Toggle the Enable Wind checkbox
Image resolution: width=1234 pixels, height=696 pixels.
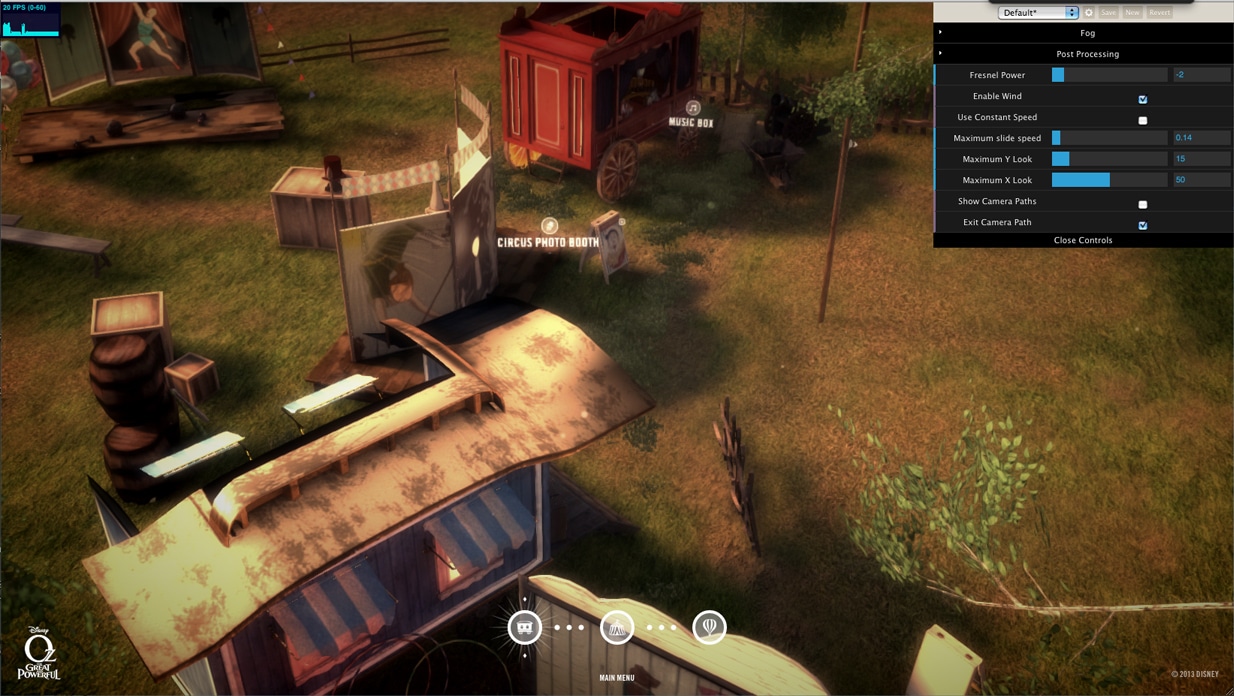1143,99
